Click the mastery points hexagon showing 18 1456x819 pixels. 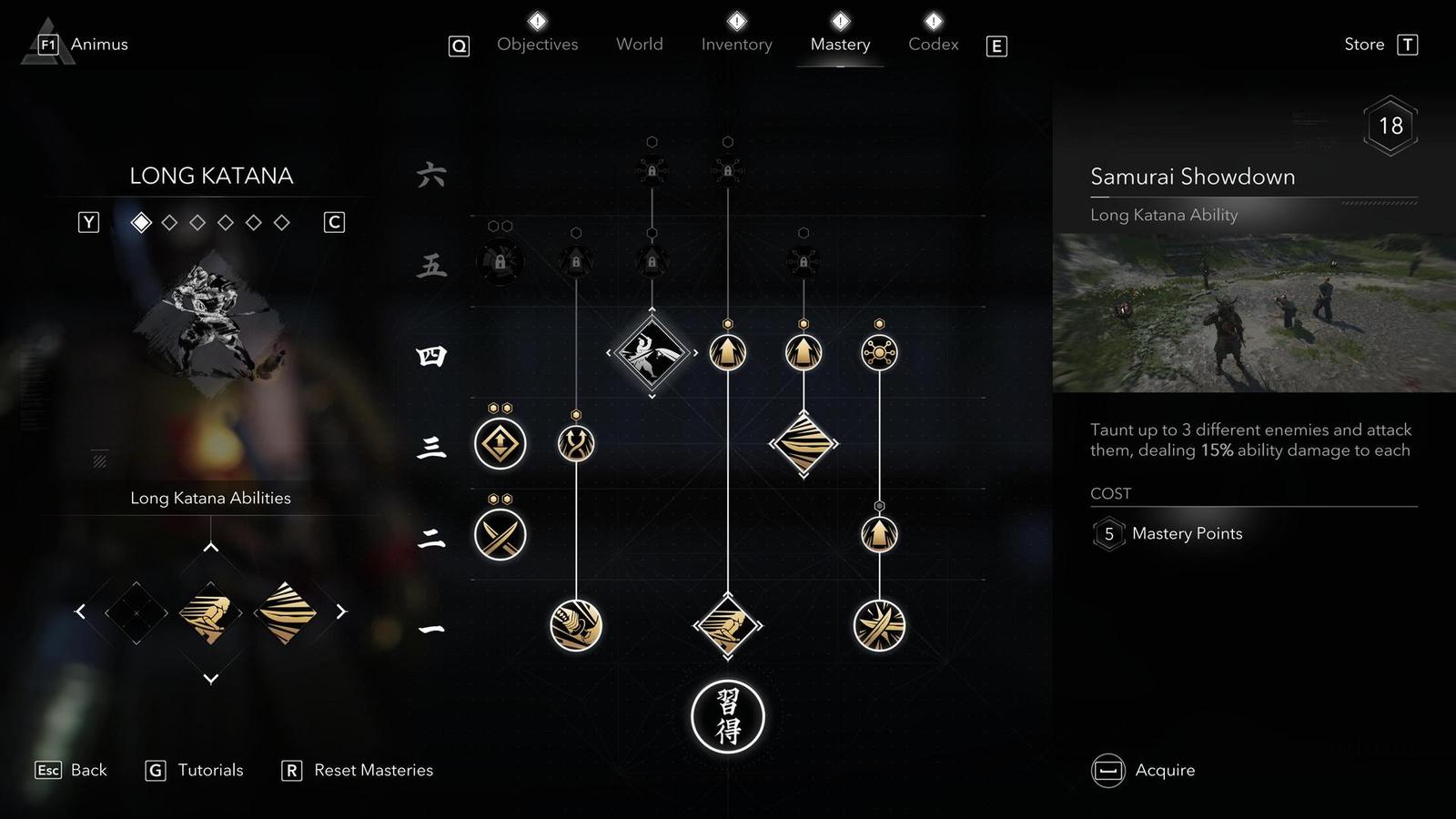coord(1391,126)
